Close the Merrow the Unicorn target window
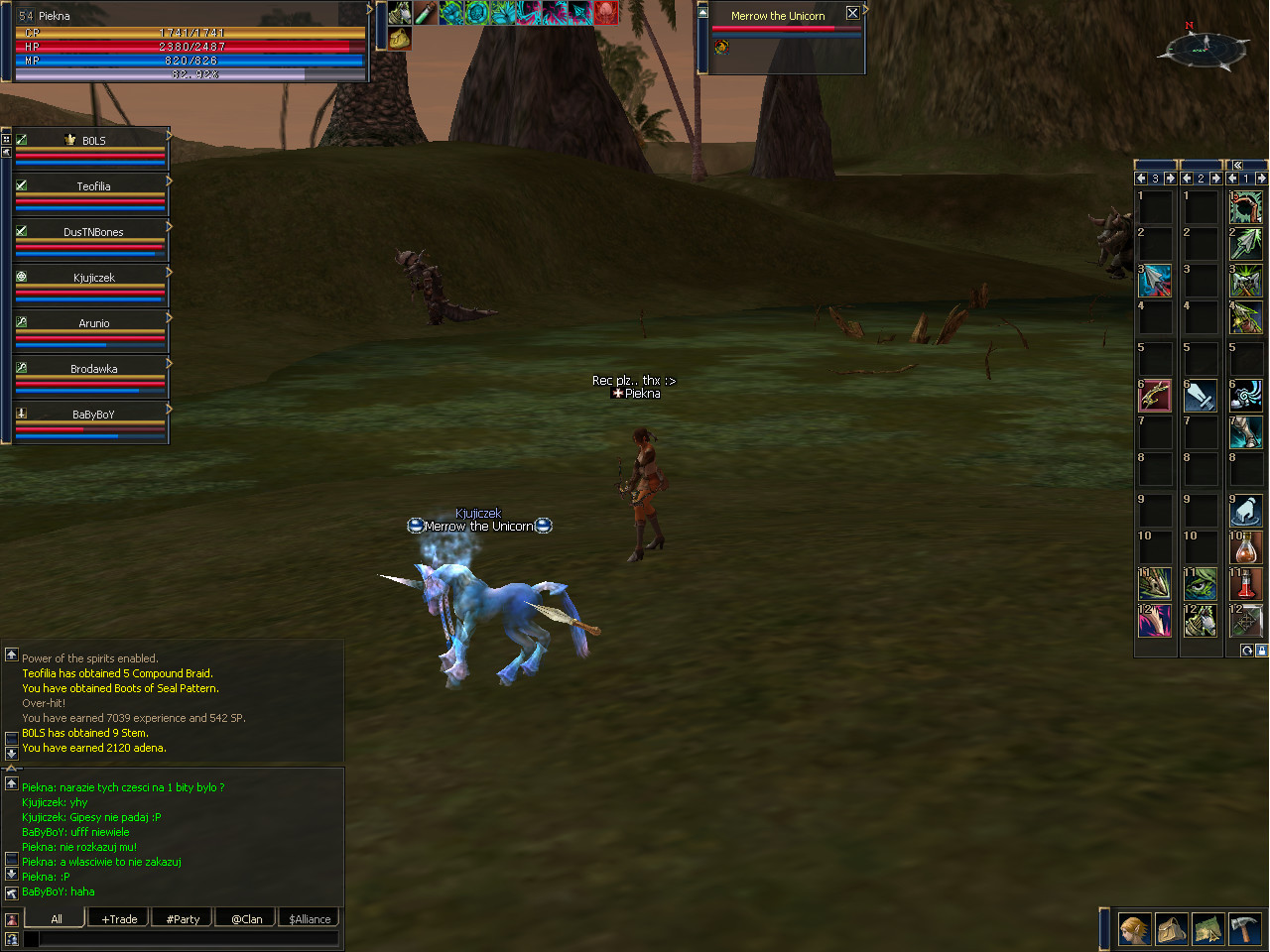Viewport: 1270px width, 952px height. tap(852, 13)
